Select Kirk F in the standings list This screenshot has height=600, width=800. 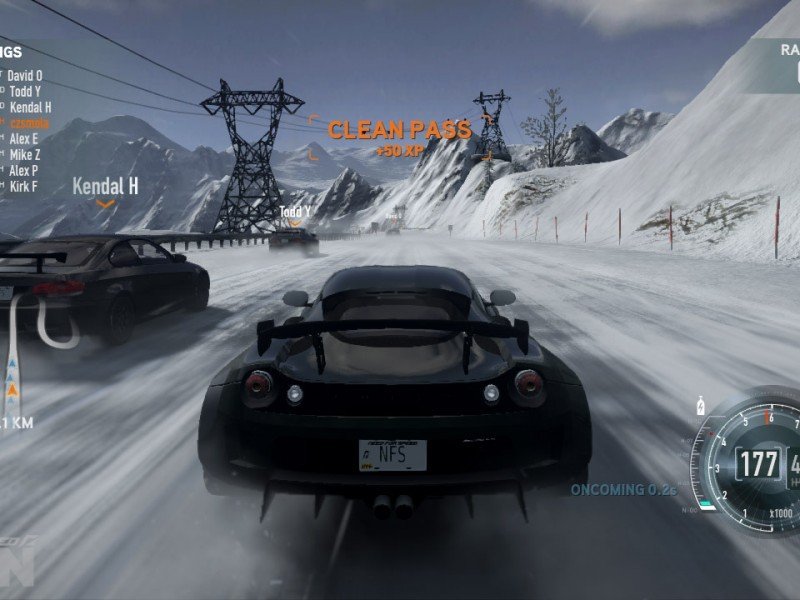click(x=24, y=187)
